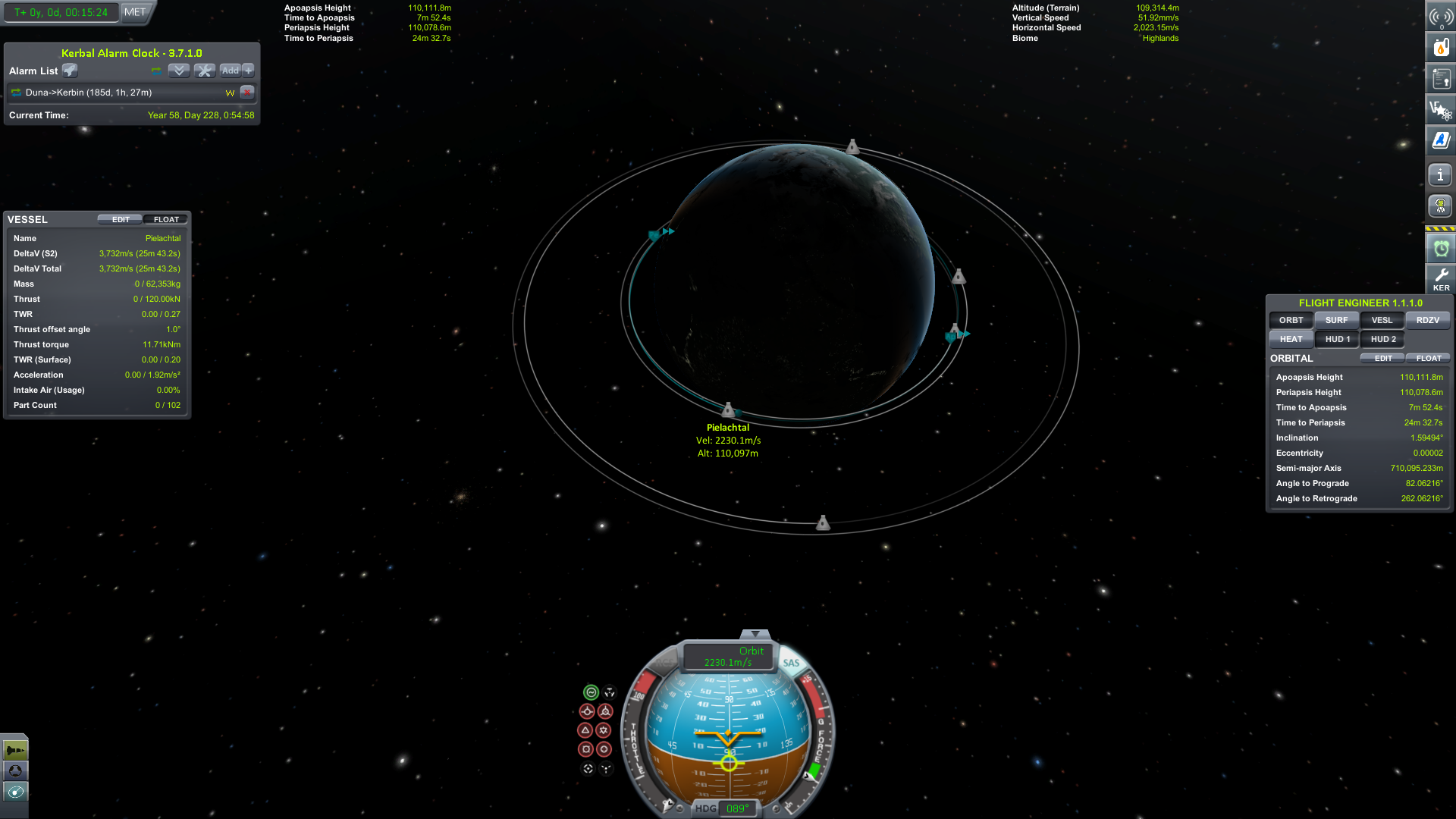The height and width of the screenshot is (819, 1456).
Task: Toggle the alarm clock toolbar icon
Action: click(x=1441, y=248)
